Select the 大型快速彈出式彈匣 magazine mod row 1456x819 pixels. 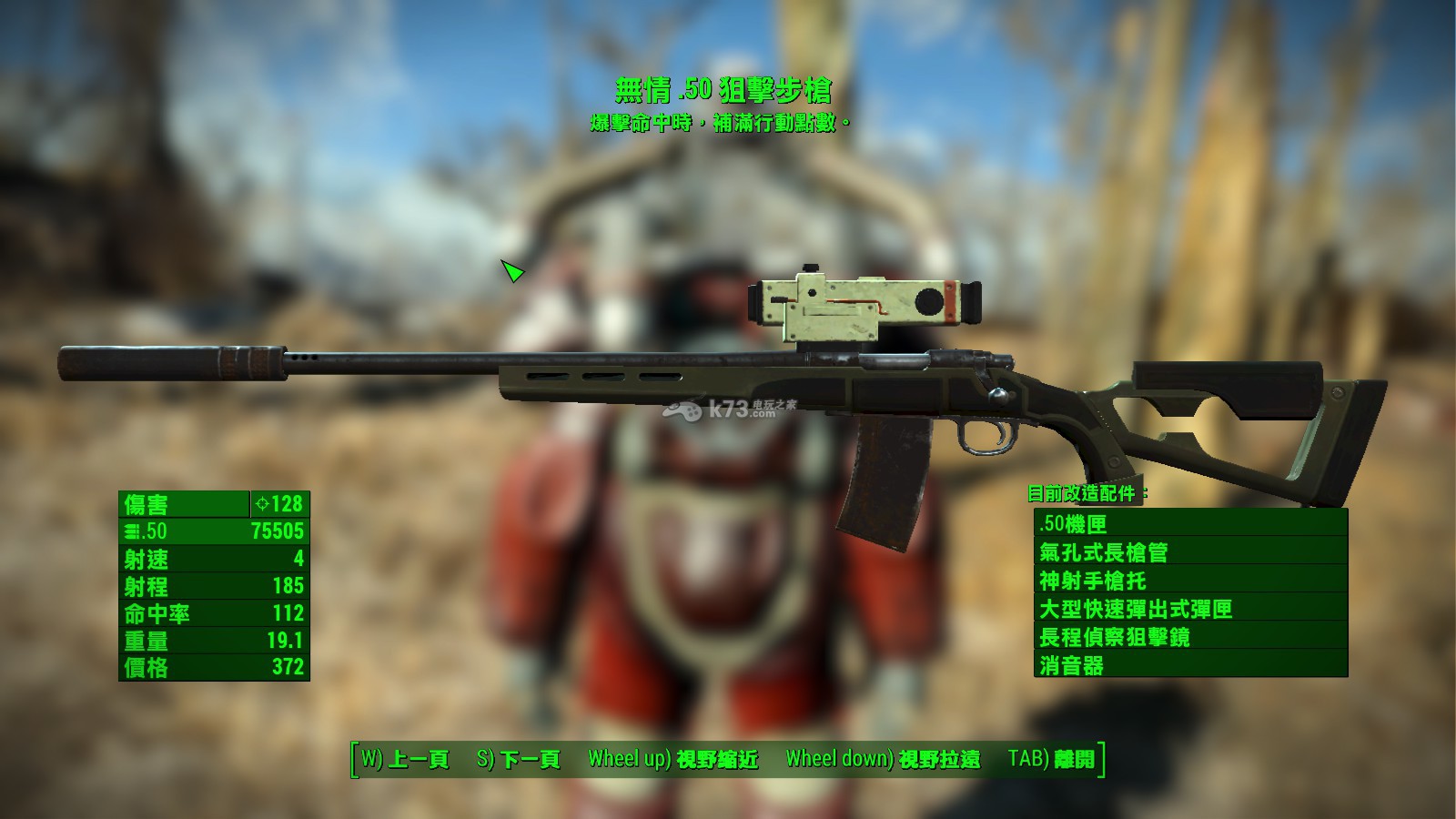tap(1190, 608)
